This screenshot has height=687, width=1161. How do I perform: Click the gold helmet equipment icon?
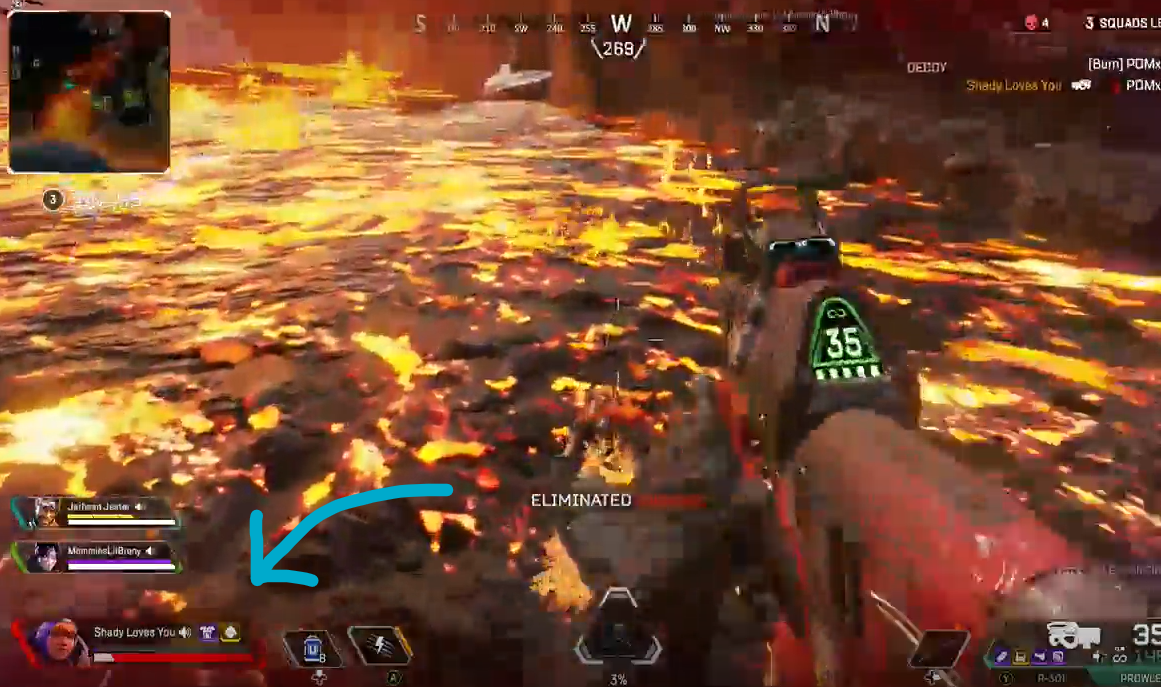point(230,632)
